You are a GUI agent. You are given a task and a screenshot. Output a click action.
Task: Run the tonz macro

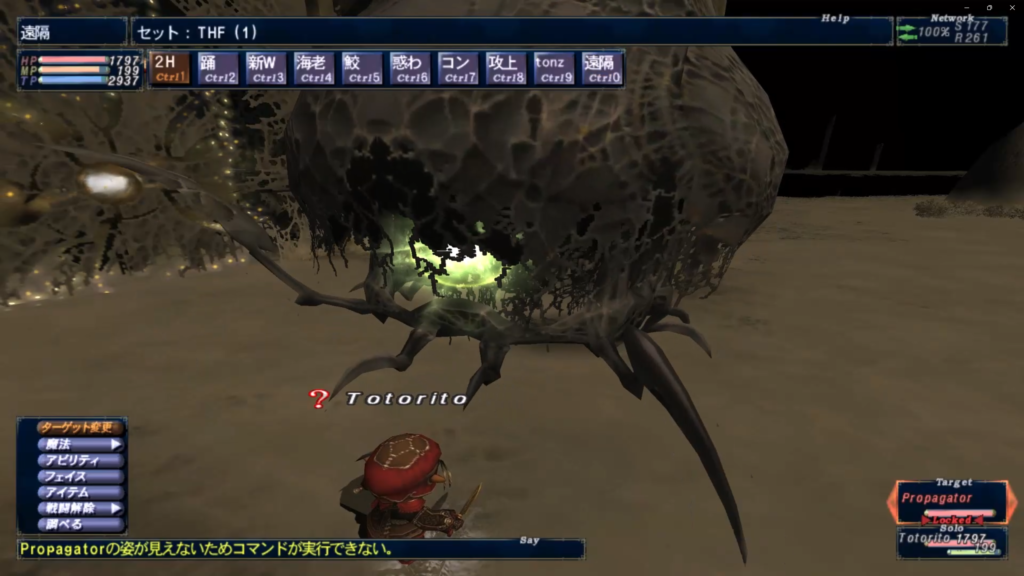(554, 68)
